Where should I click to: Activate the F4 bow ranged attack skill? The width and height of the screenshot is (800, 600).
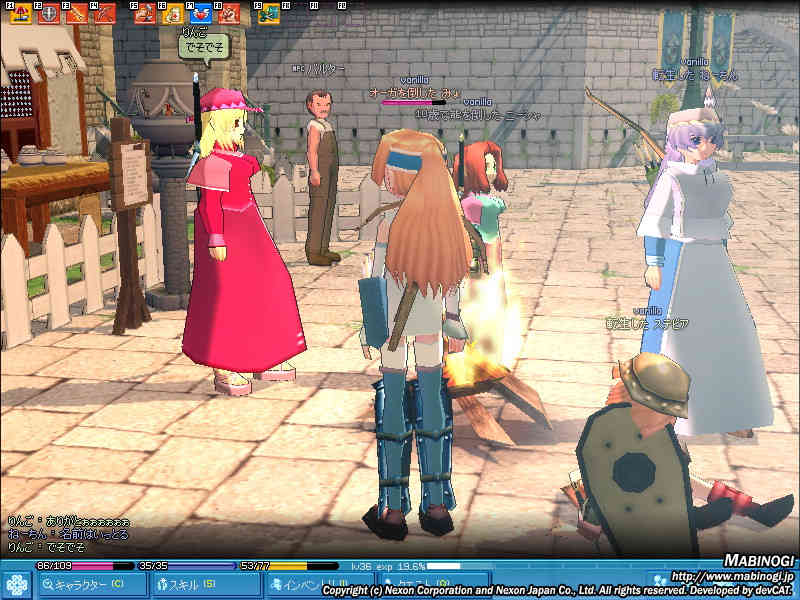[104, 14]
